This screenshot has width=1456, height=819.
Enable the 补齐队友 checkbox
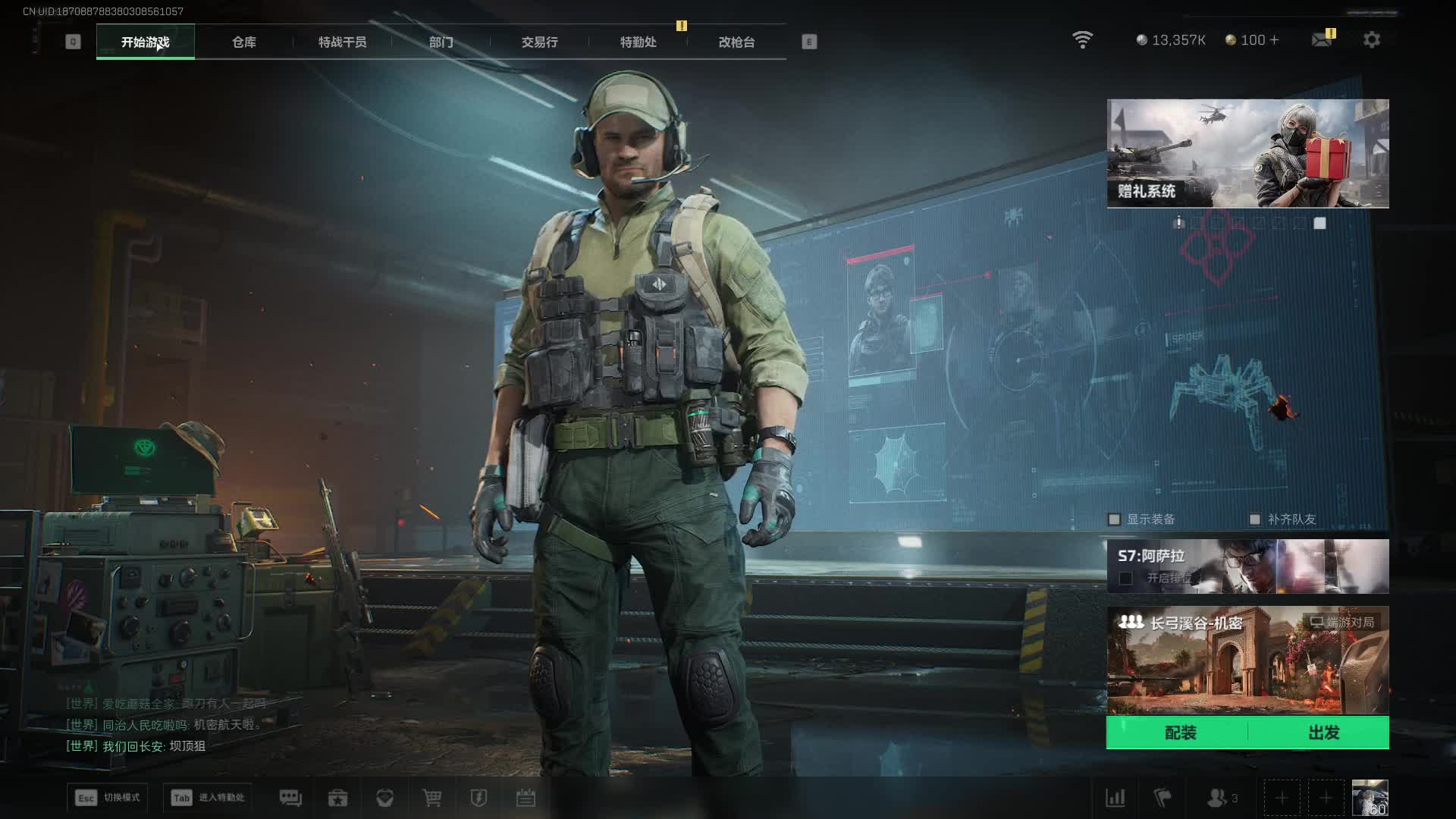pos(1255,519)
